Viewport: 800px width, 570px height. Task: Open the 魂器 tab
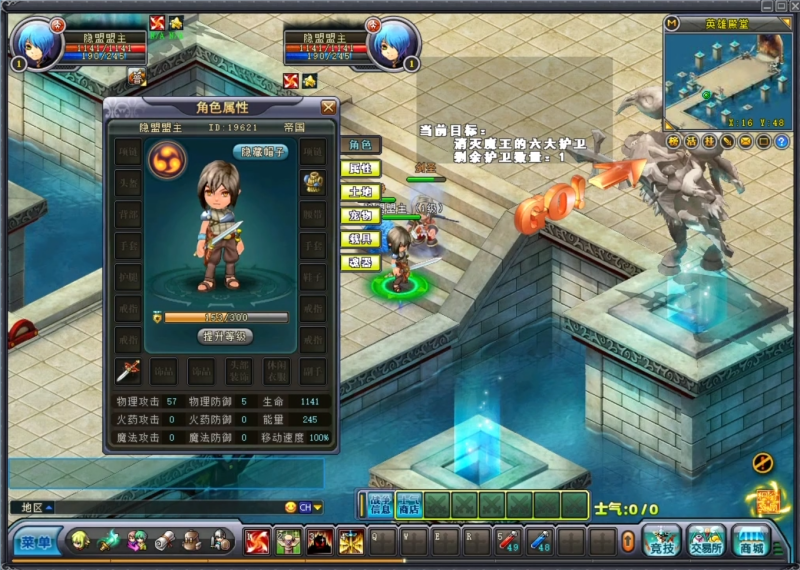(360, 262)
